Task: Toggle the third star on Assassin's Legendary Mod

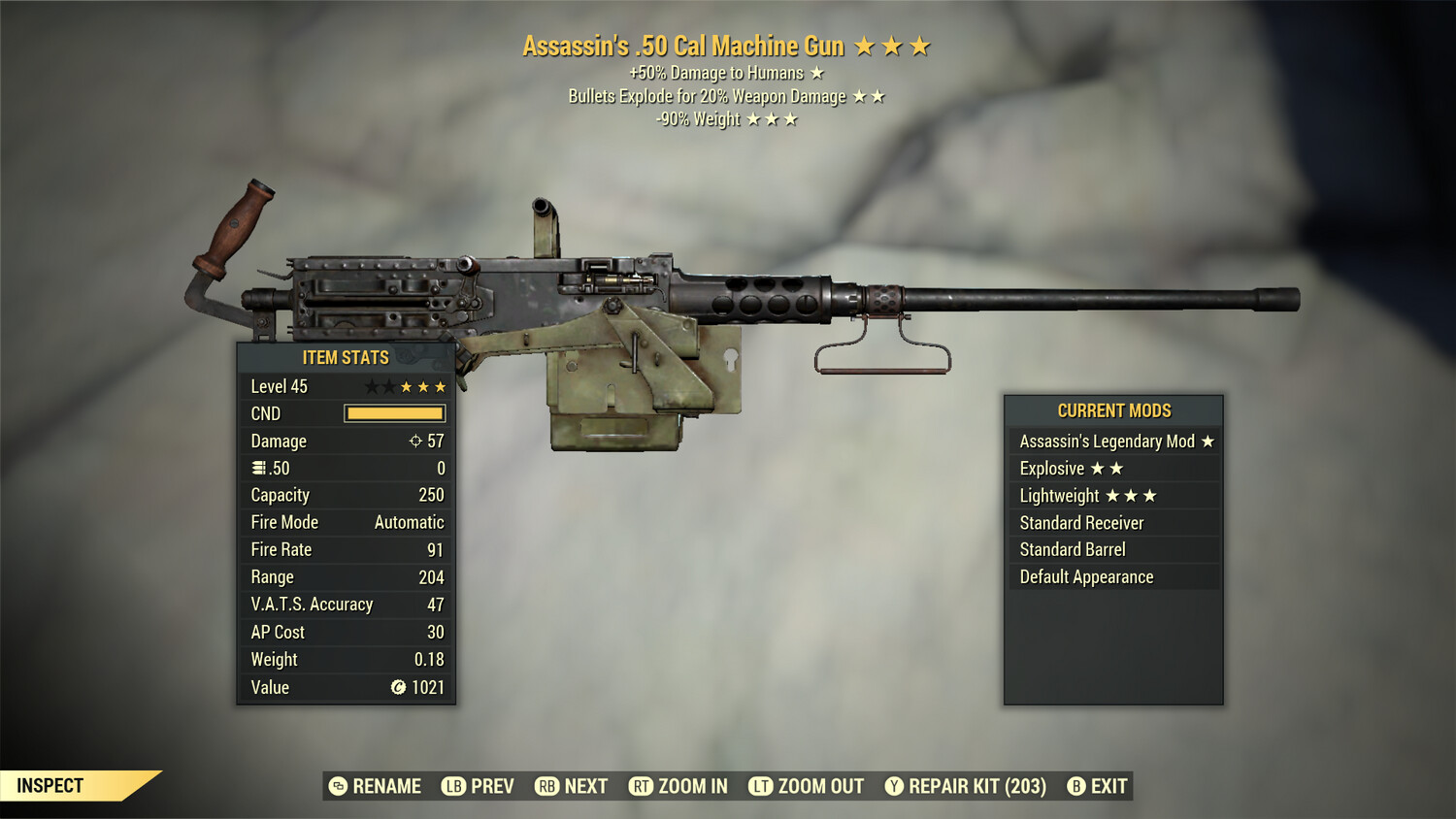Action: [x=1208, y=441]
